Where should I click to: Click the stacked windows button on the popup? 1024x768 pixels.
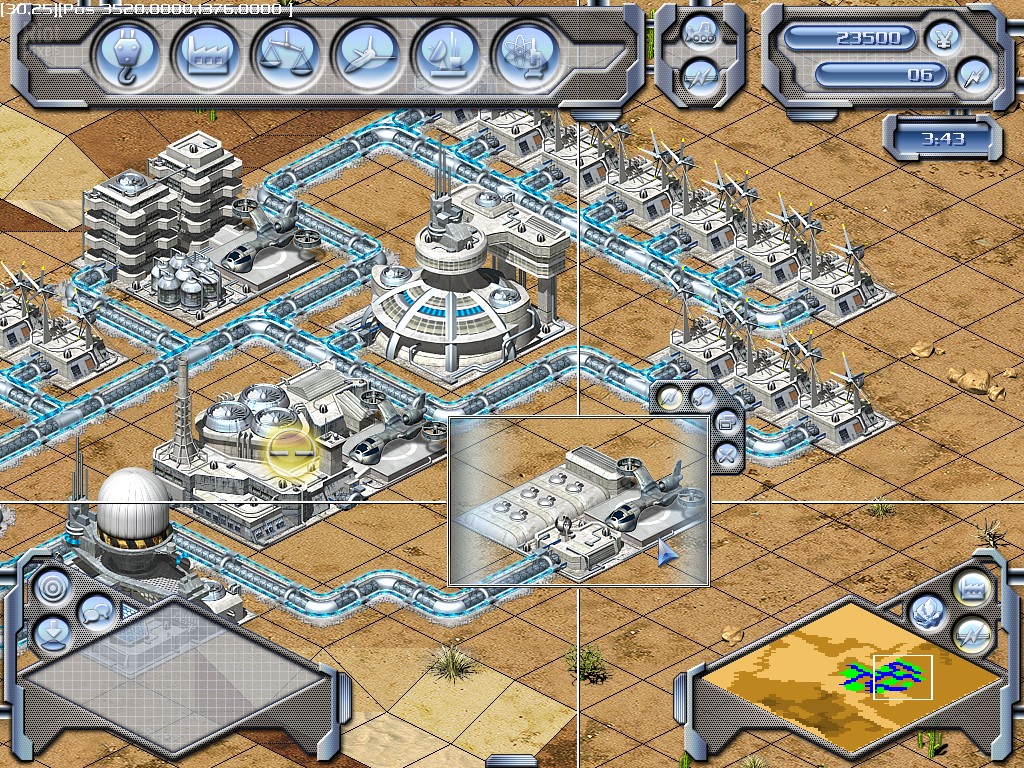pos(728,424)
